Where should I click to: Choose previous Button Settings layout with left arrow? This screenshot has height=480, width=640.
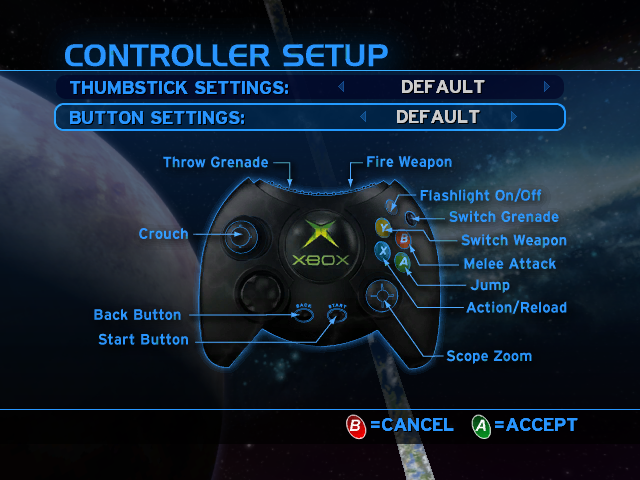[x=363, y=117]
